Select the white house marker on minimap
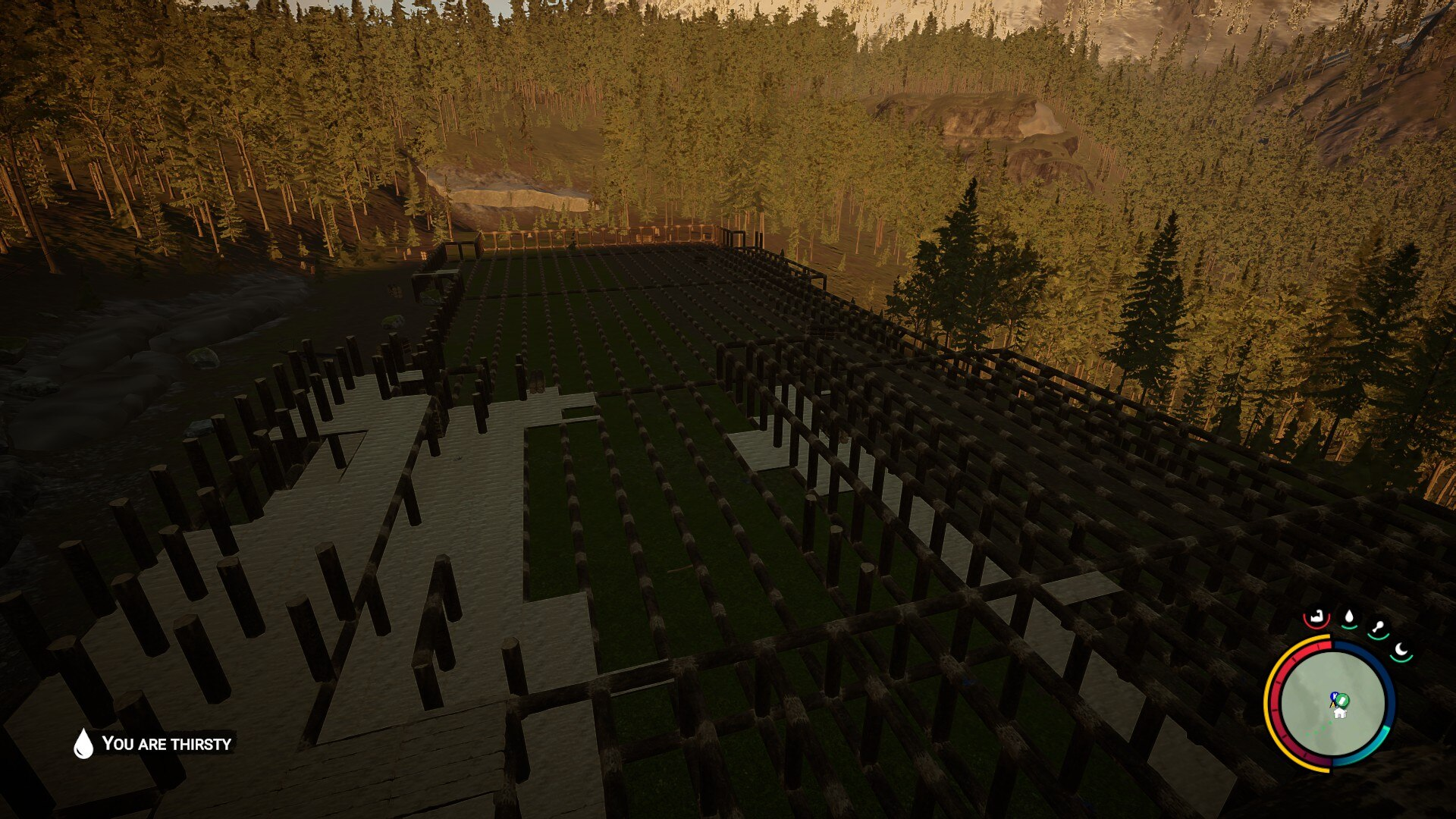 click(x=1339, y=713)
